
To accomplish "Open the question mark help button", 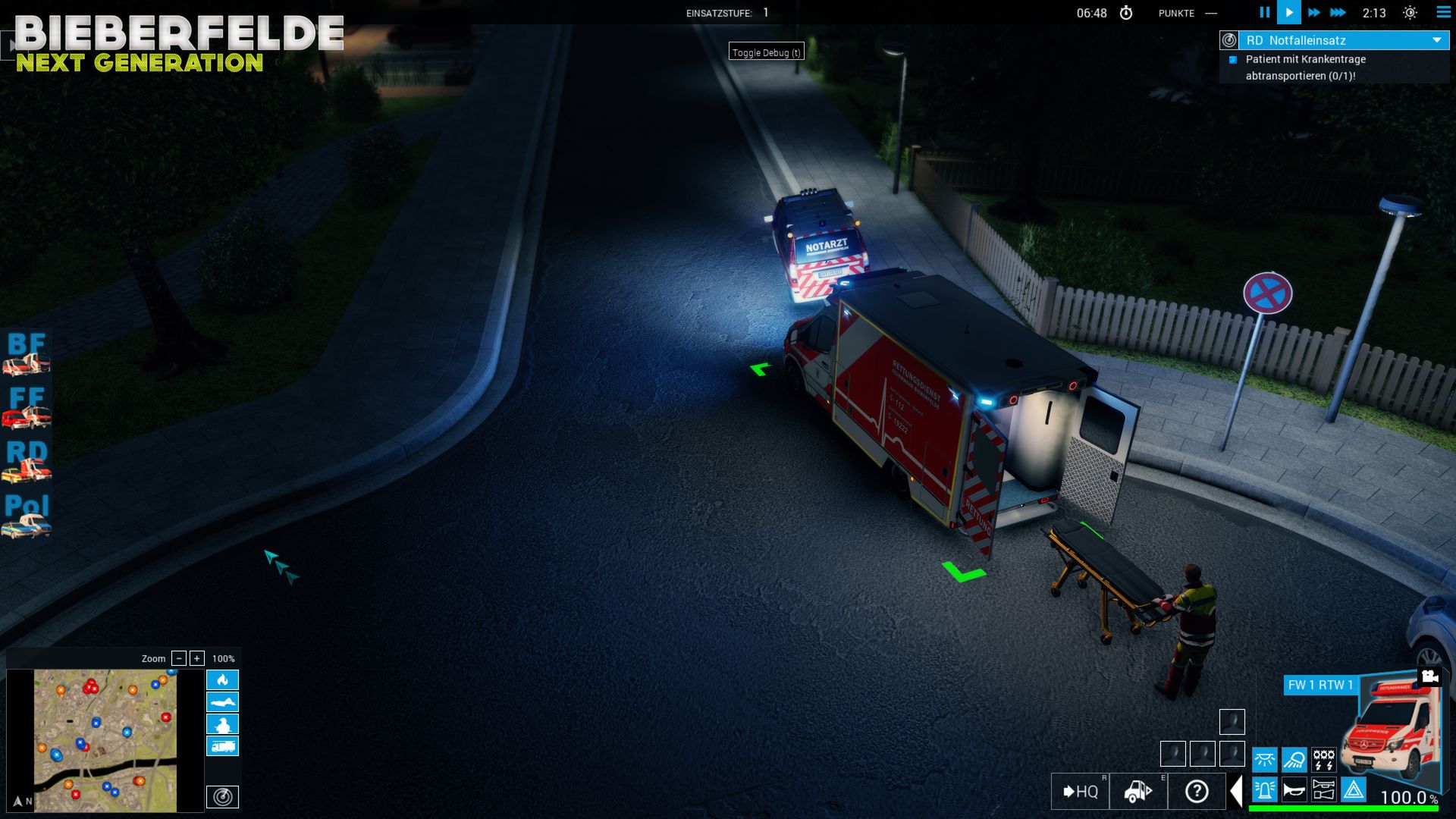I will tap(1197, 792).
